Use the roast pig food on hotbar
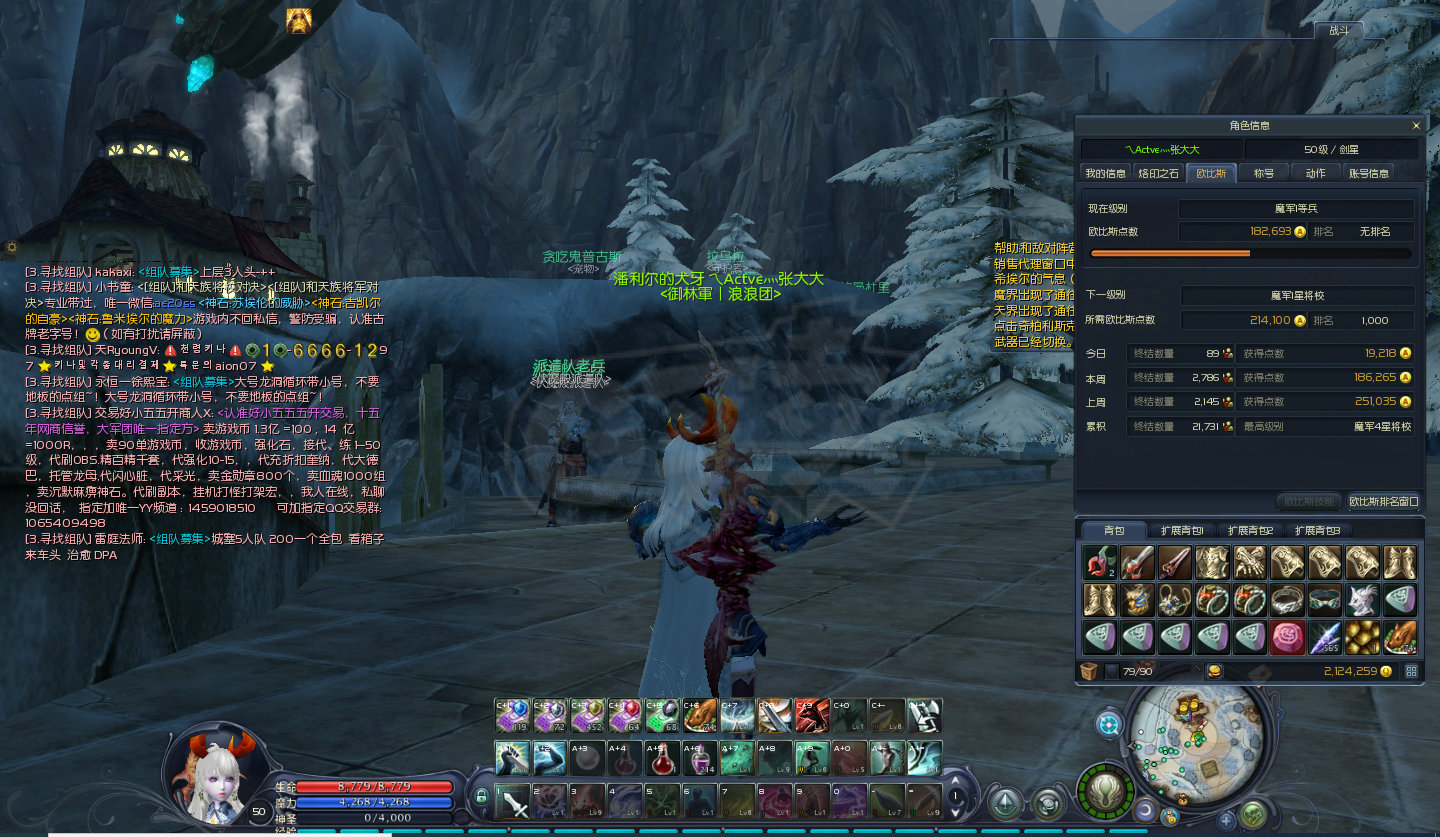 click(697, 715)
